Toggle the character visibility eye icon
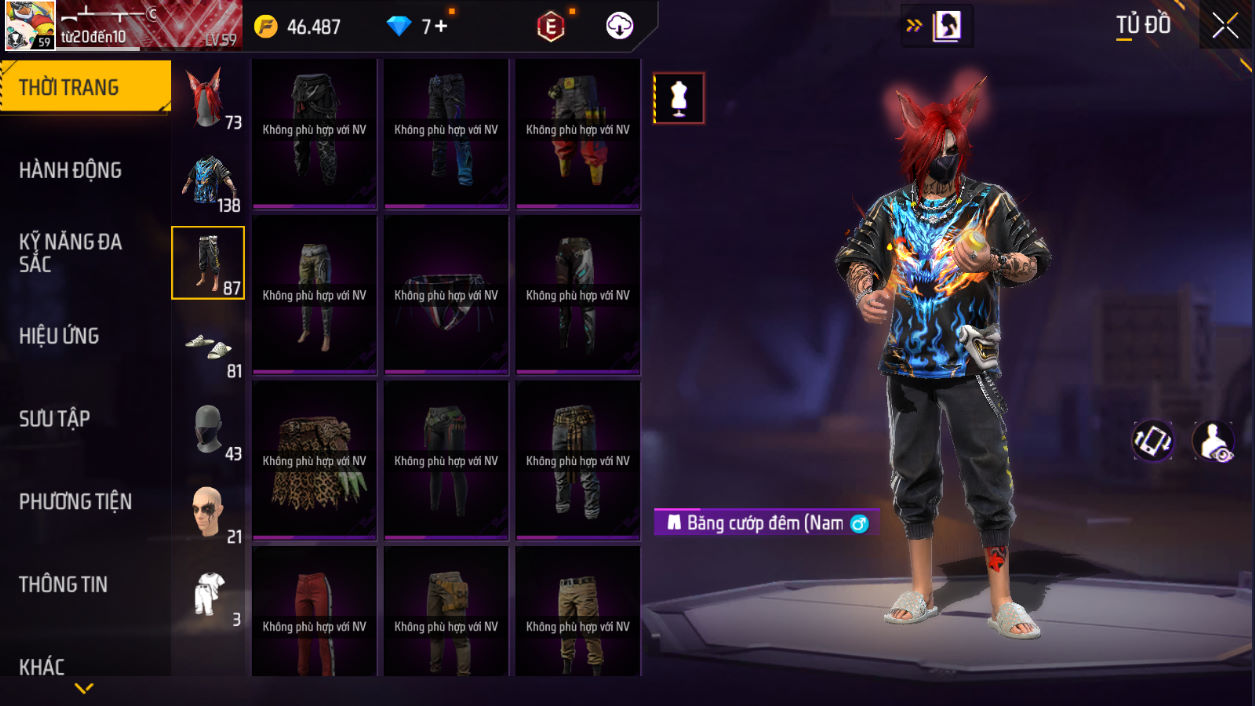 coord(1213,441)
